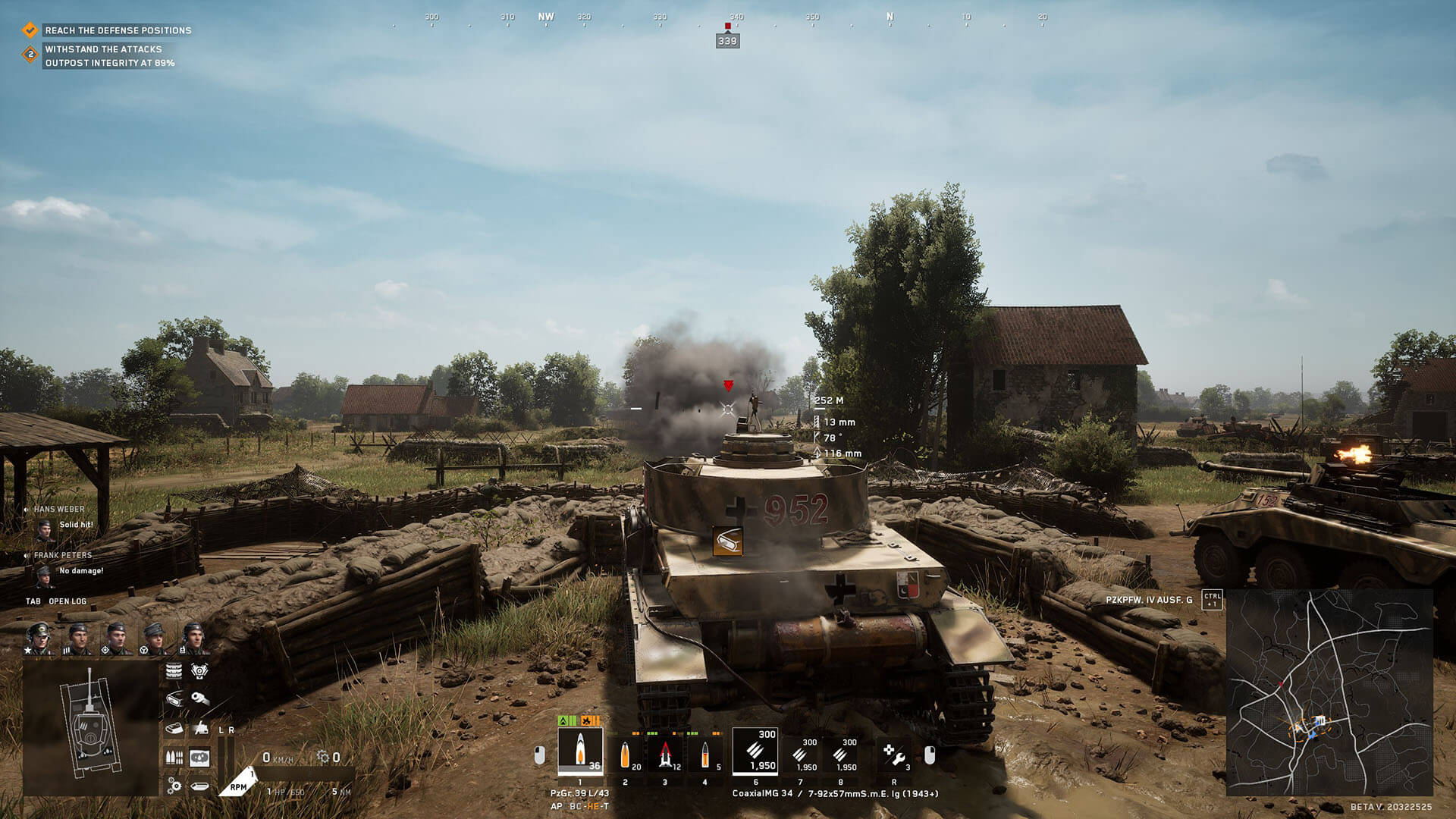The height and width of the screenshot is (819, 1456).
Task: Select the commander crew portrait with star
Action: pyautogui.click(x=38, y=639)
